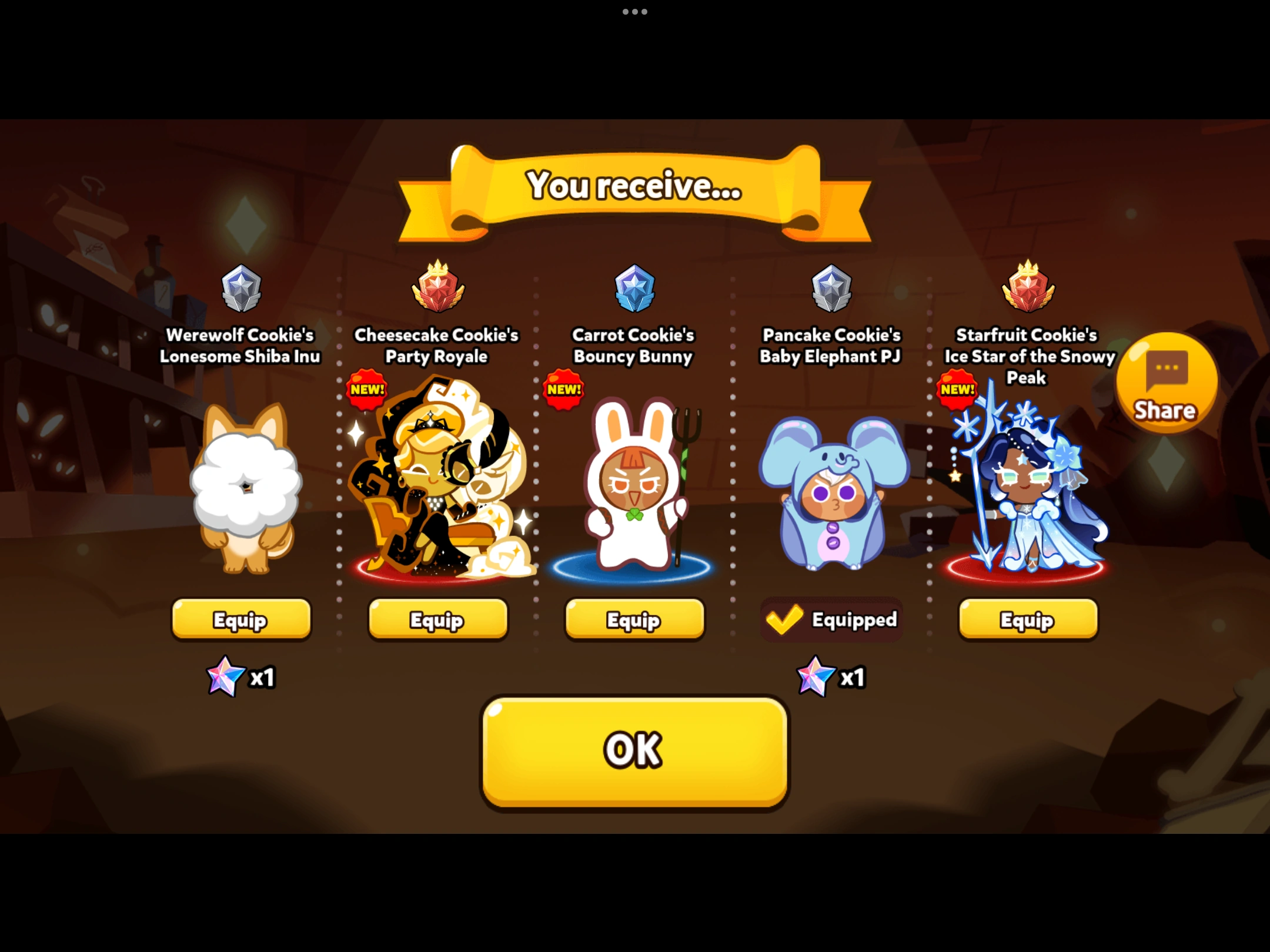Equip Starfruit Cookie's Ice Star of the Snowy Peak

tap(1027, 619)
